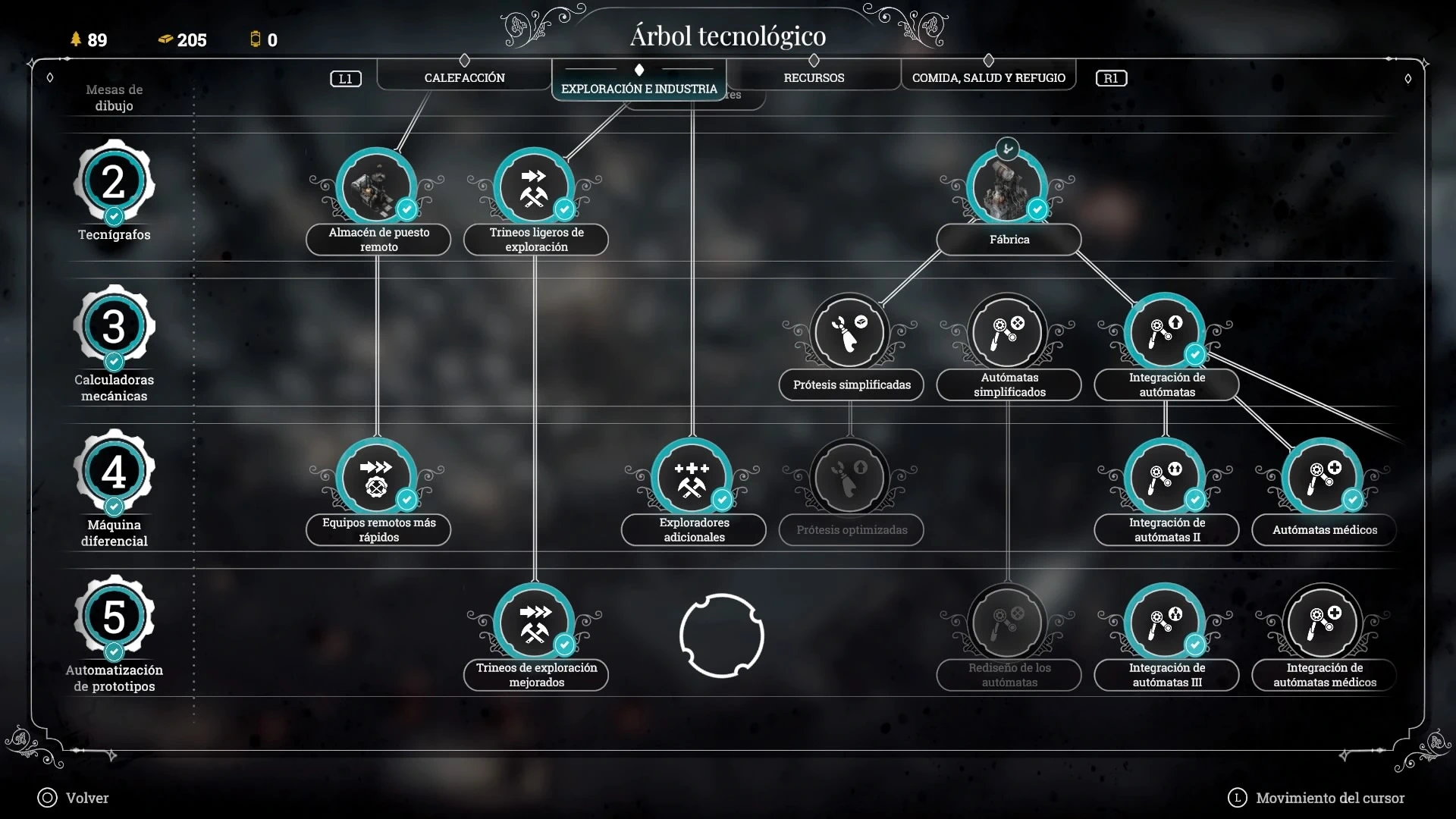Select Equipos remotos más rápidos
Screen dimensions: 1456x819
point(376,478)
